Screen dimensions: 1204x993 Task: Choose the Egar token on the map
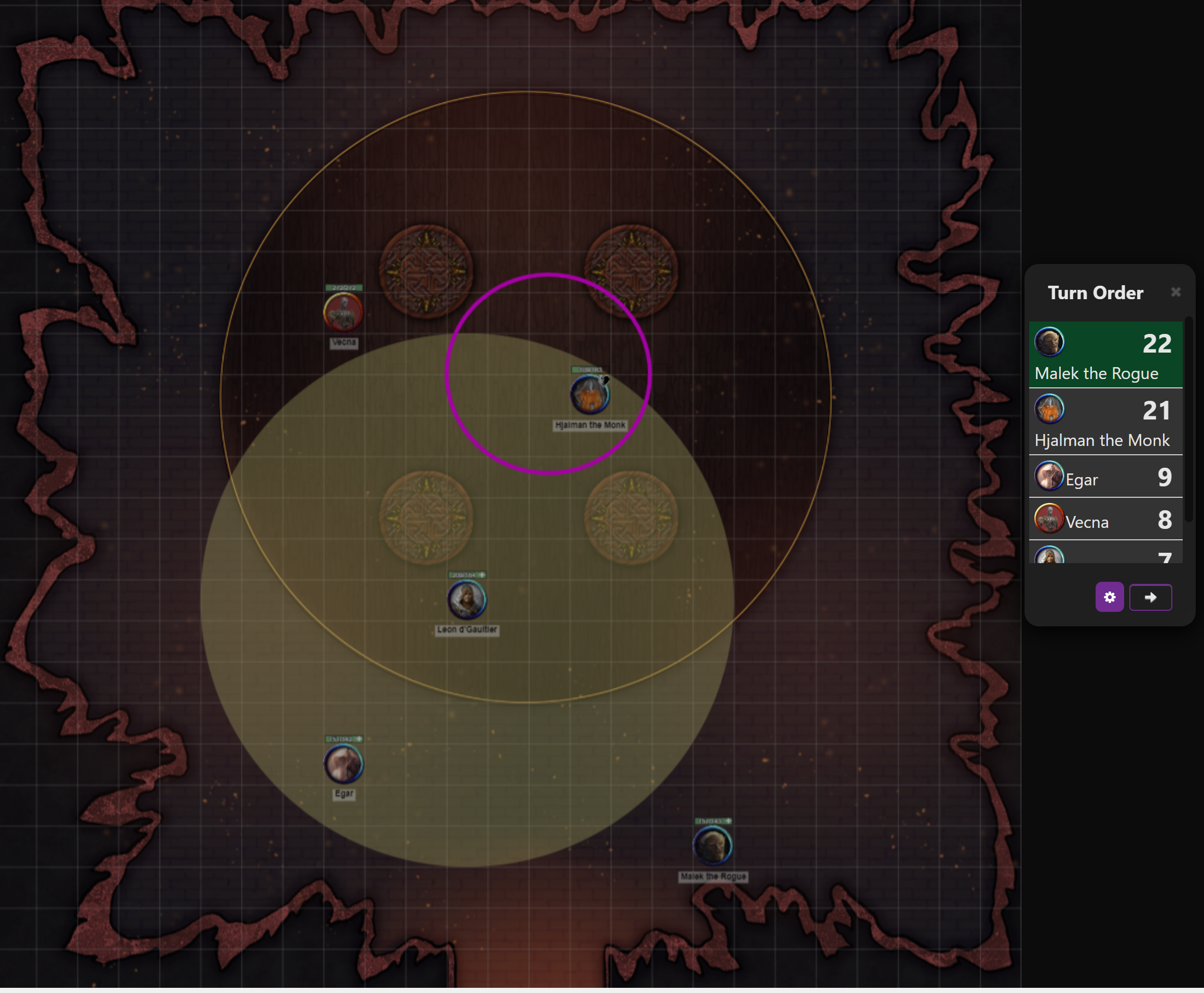[x=343, y=764]
